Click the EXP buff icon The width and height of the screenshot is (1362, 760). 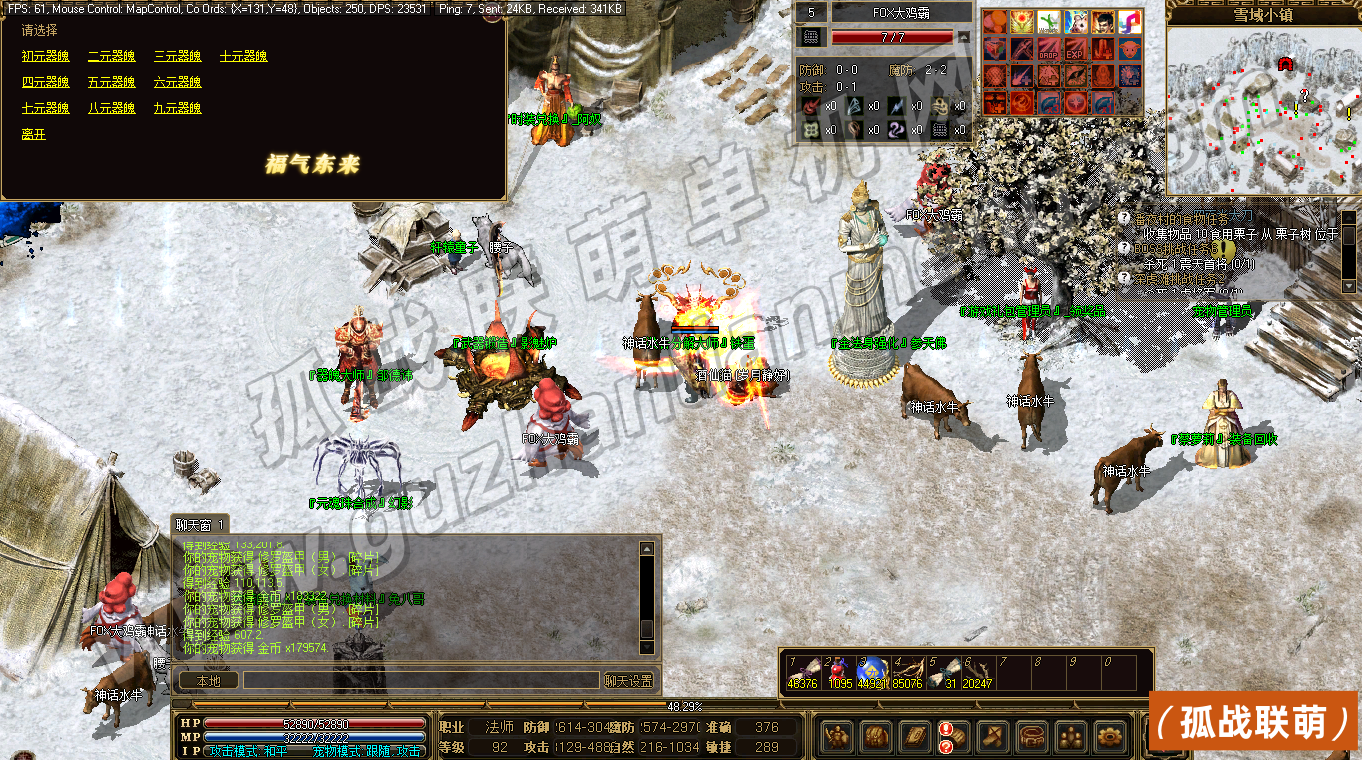tap(1074, 49)
